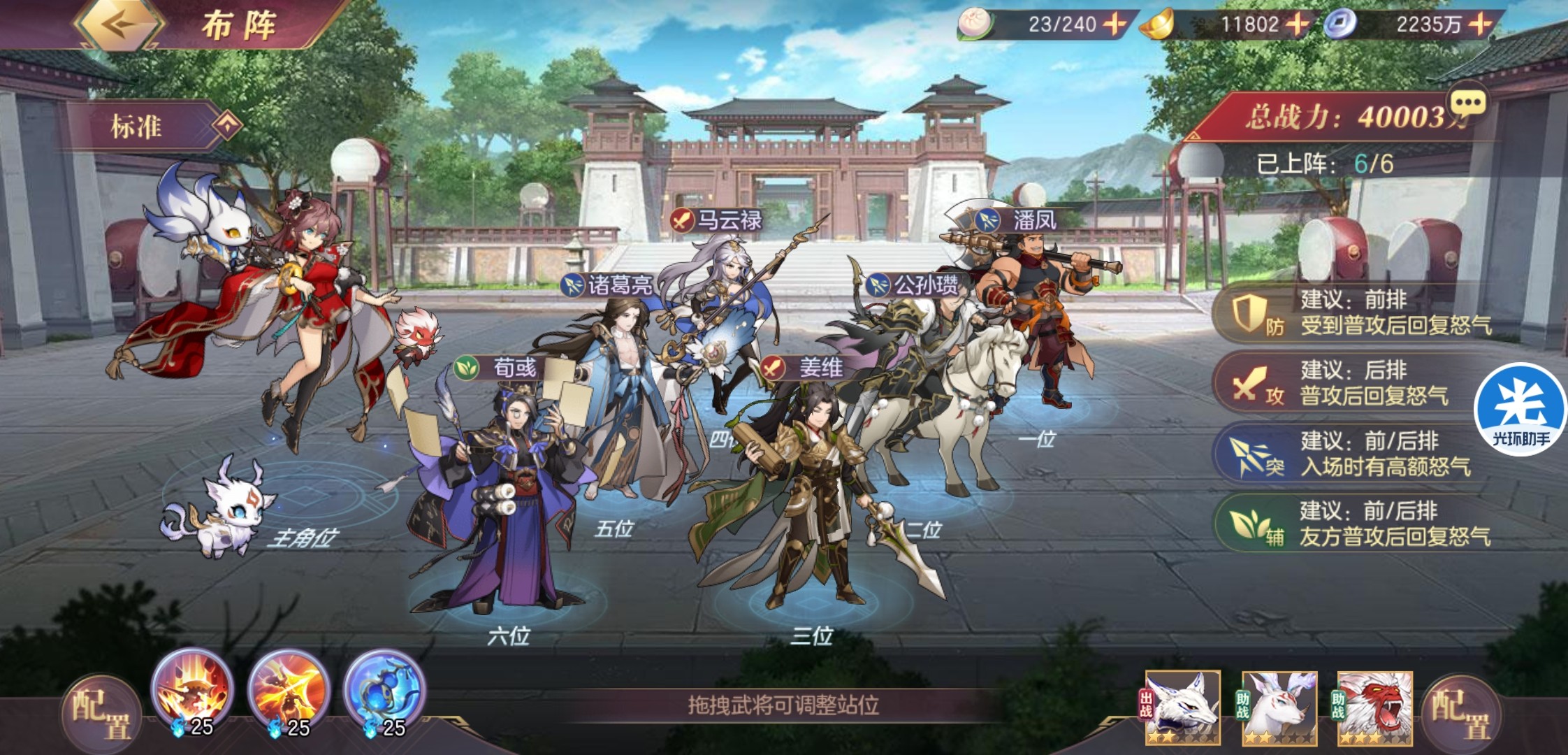Image resolution: width=1568 pixels, height=755 pixels.
Task: Select the white deer 助战 pet
Action: (x=1279, y=707)
